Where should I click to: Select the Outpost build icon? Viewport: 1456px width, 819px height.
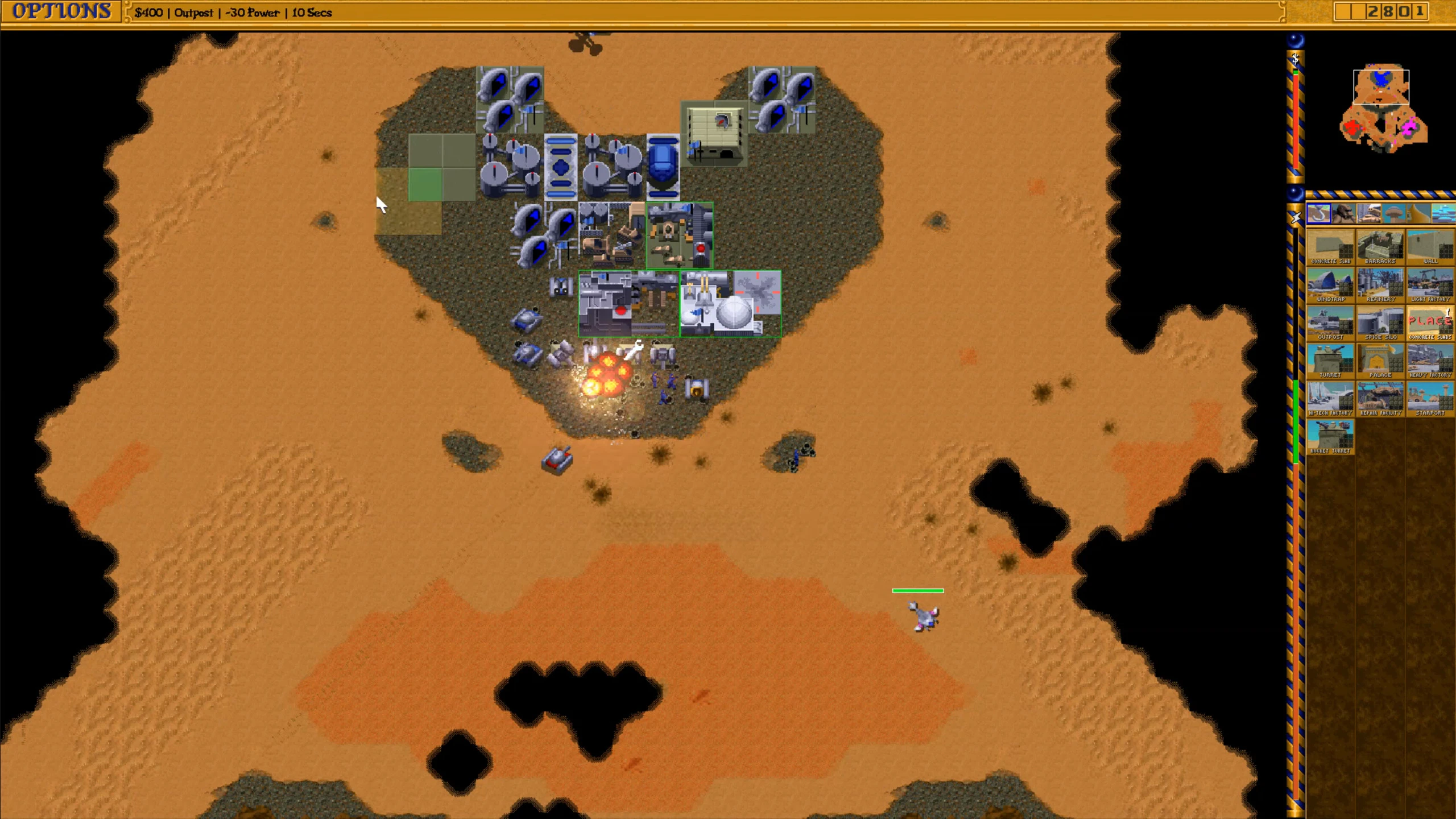tap(1330, 323)
